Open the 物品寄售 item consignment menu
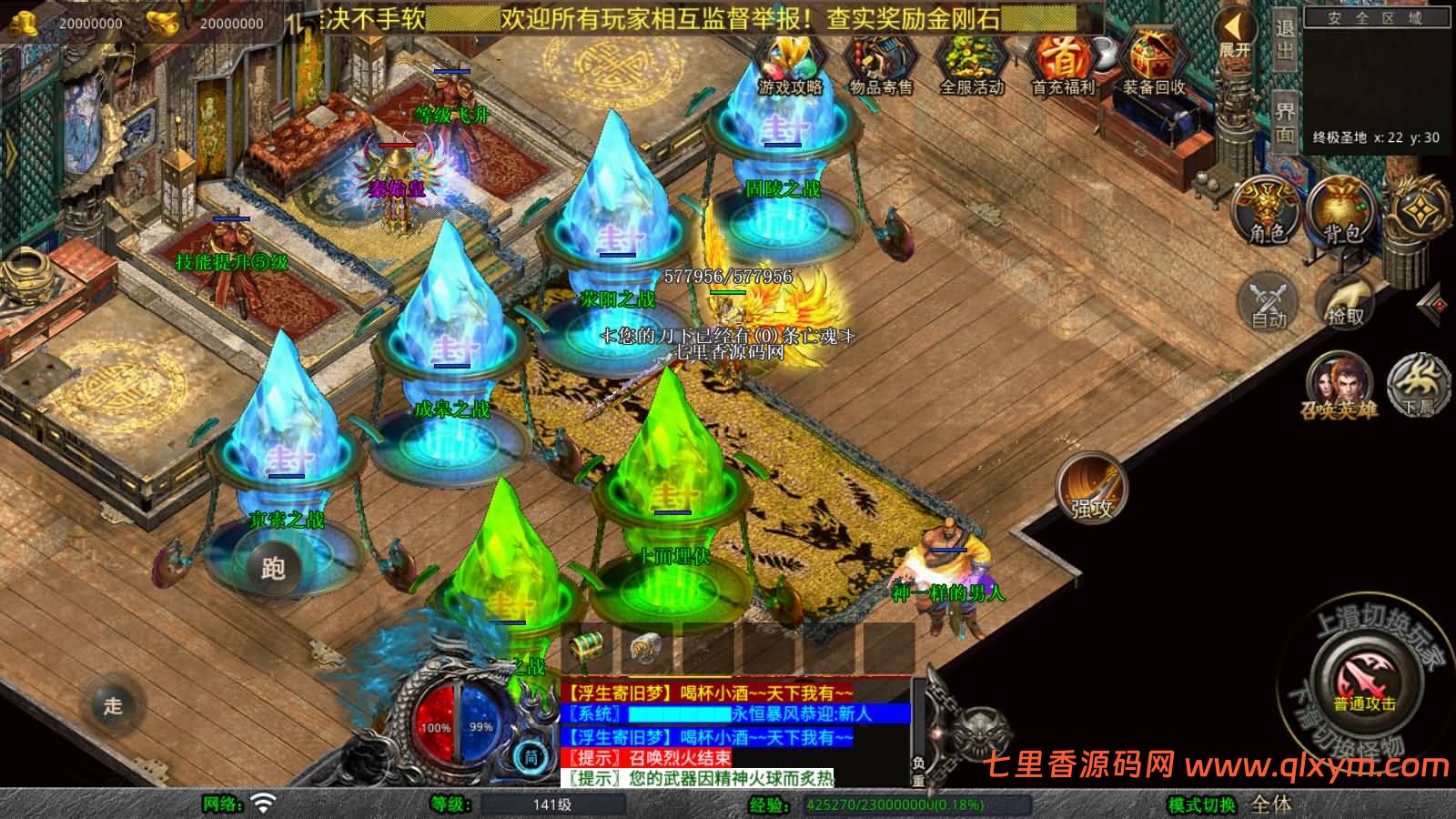 (880, 64)
